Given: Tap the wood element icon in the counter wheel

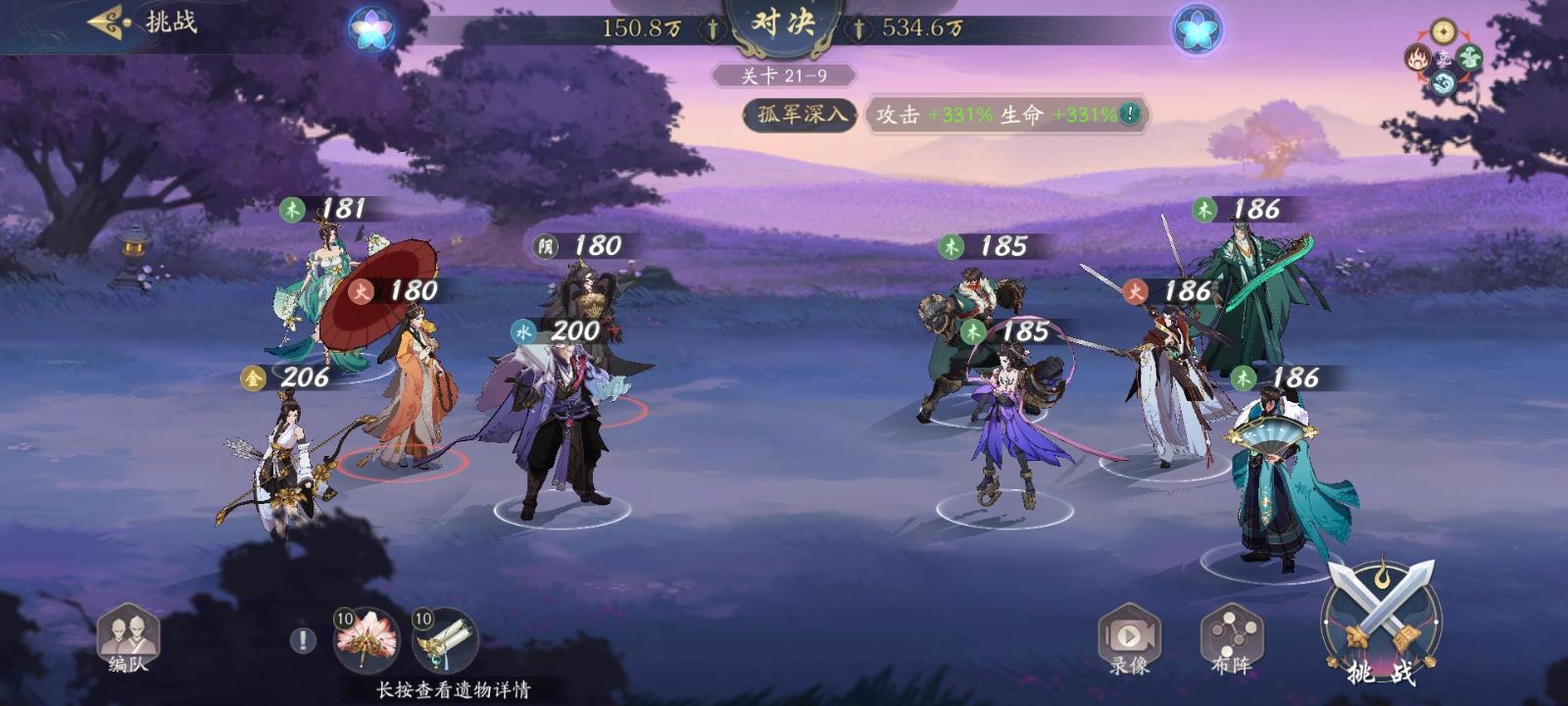Looking at the screenshot, I should pos(1469,58).
